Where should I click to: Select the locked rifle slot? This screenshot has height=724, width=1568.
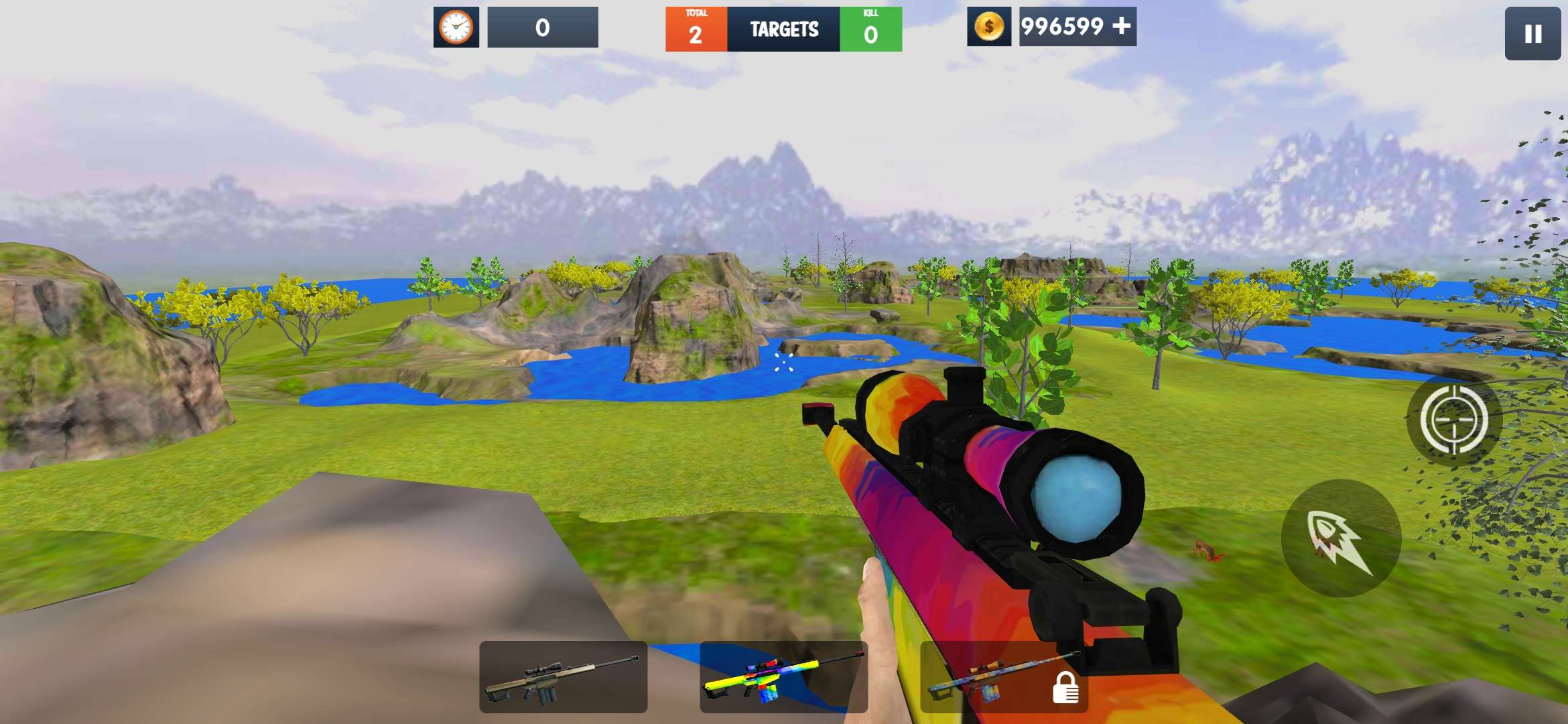coord(1004,676)
